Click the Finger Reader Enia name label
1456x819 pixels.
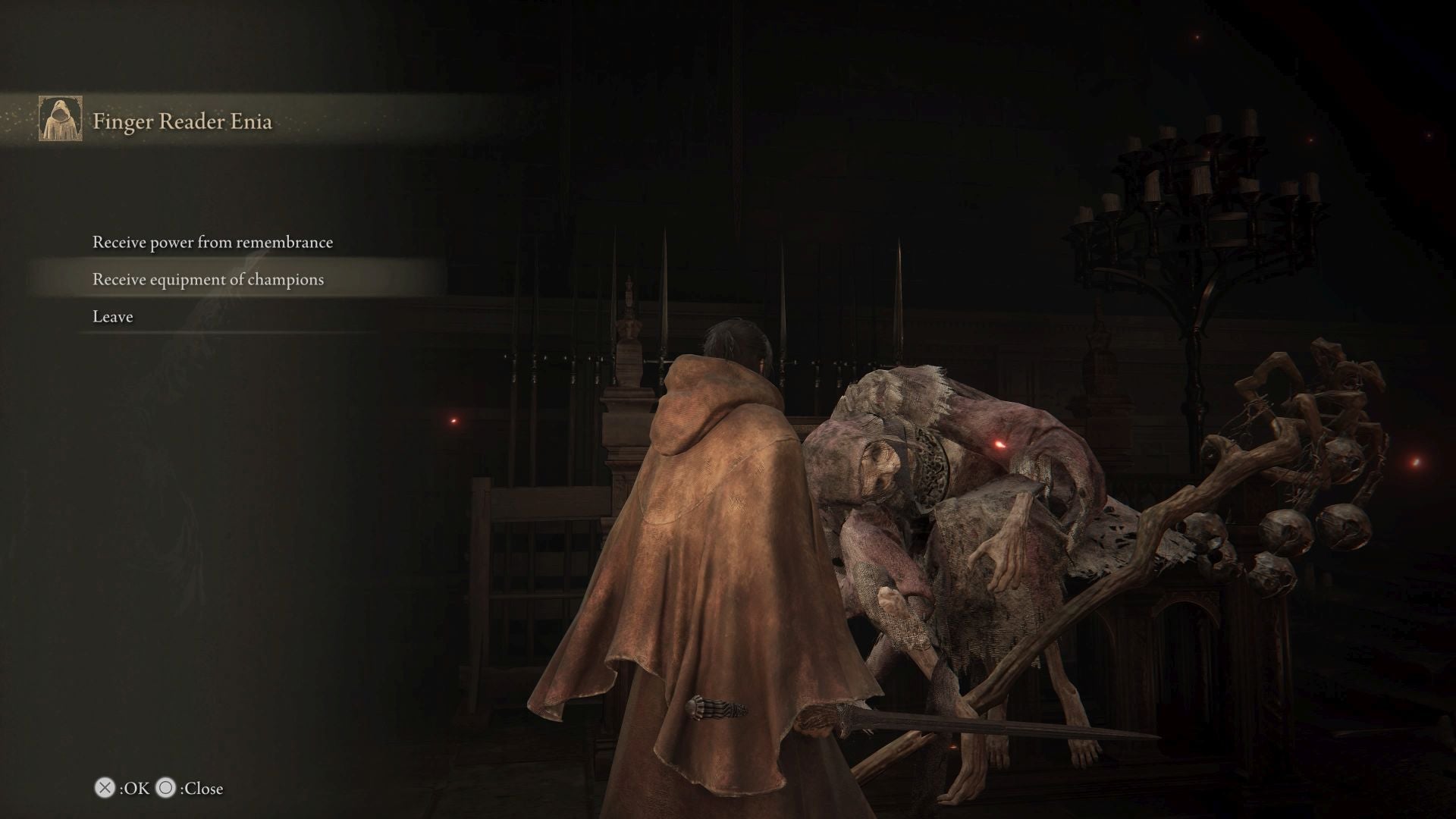click(x=184, y=121)
